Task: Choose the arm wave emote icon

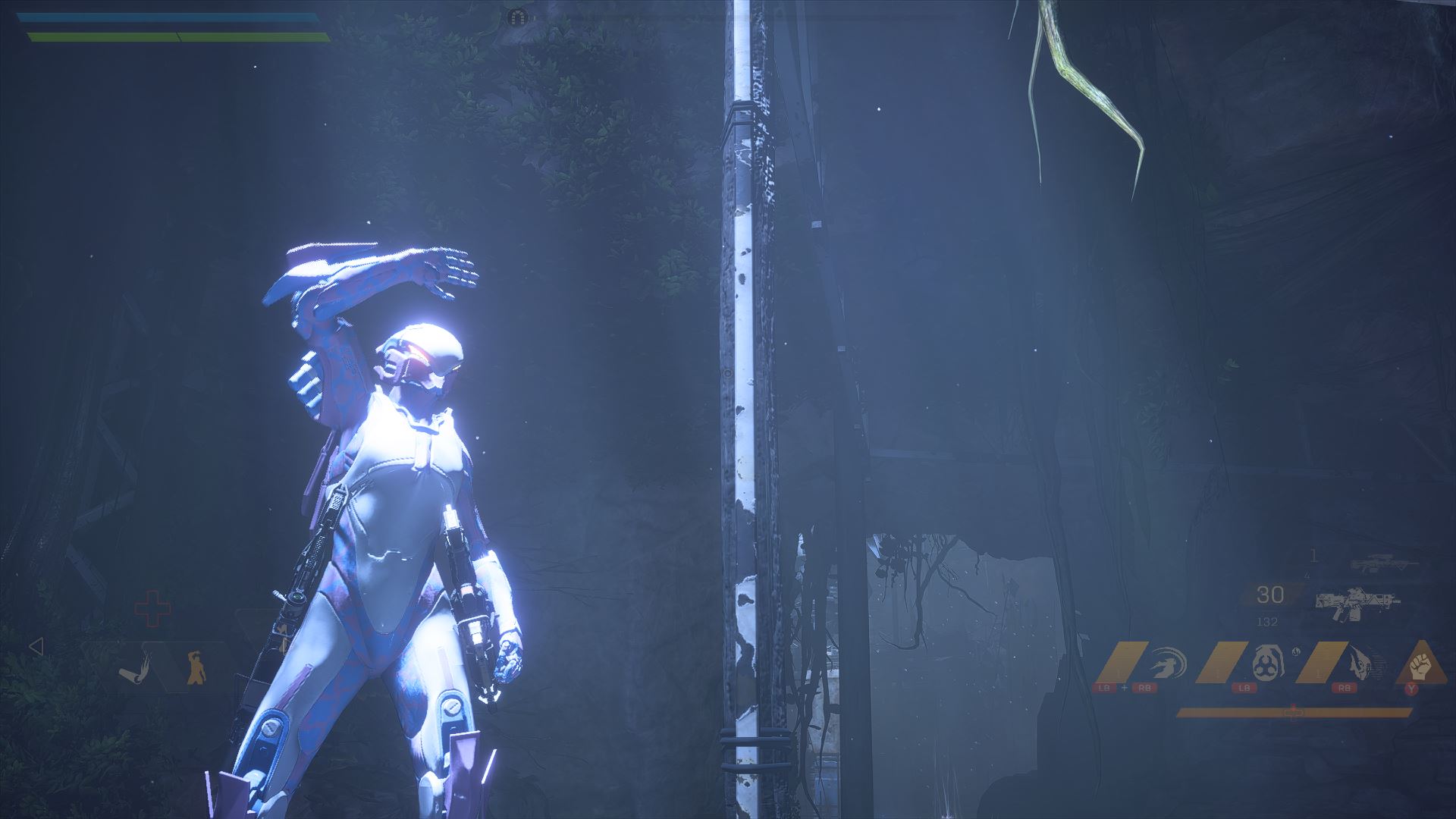Action: (x=136, y=669)
